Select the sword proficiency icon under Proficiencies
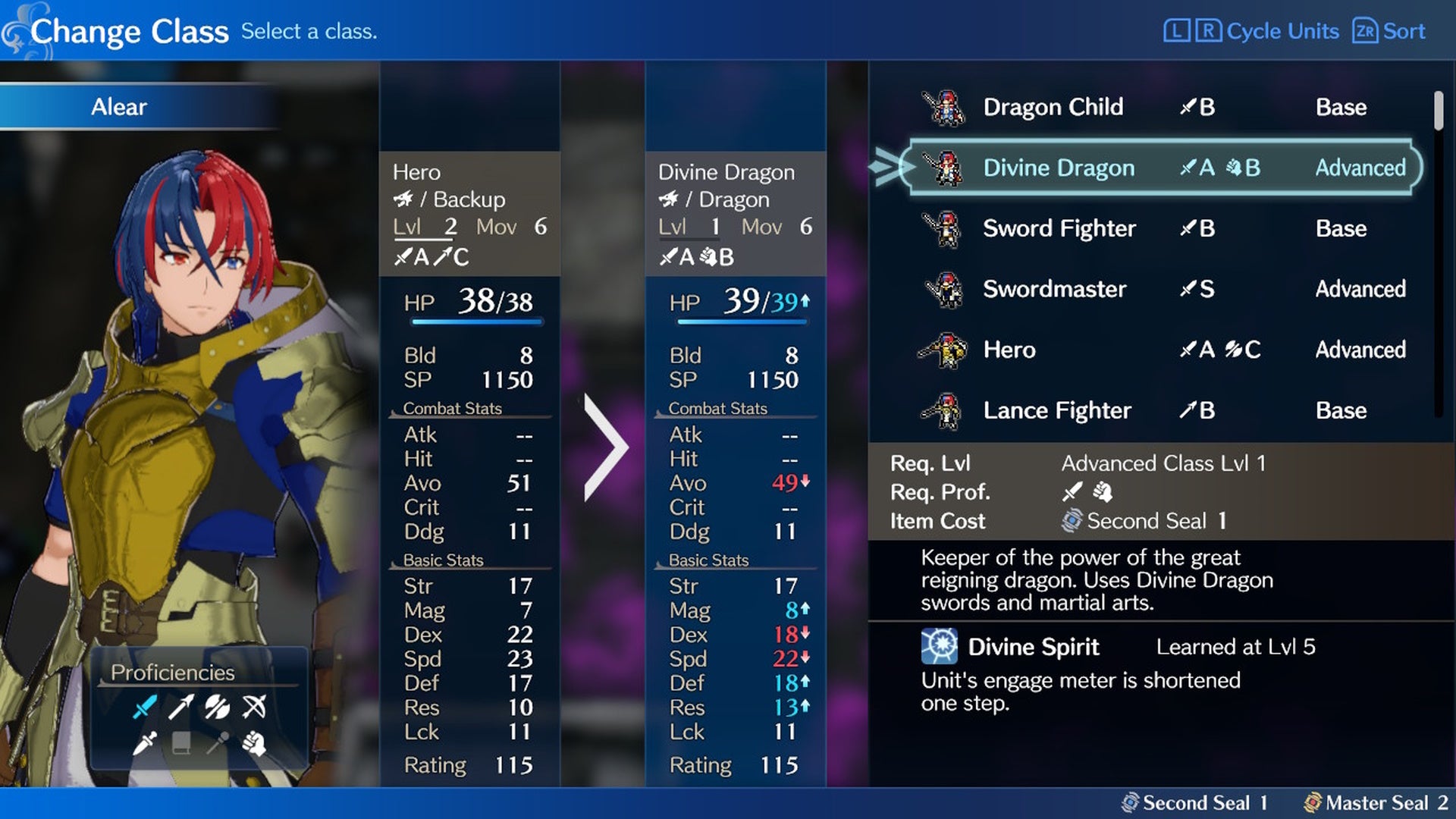Screen dimensions: 1456x819 coord(145,707)
